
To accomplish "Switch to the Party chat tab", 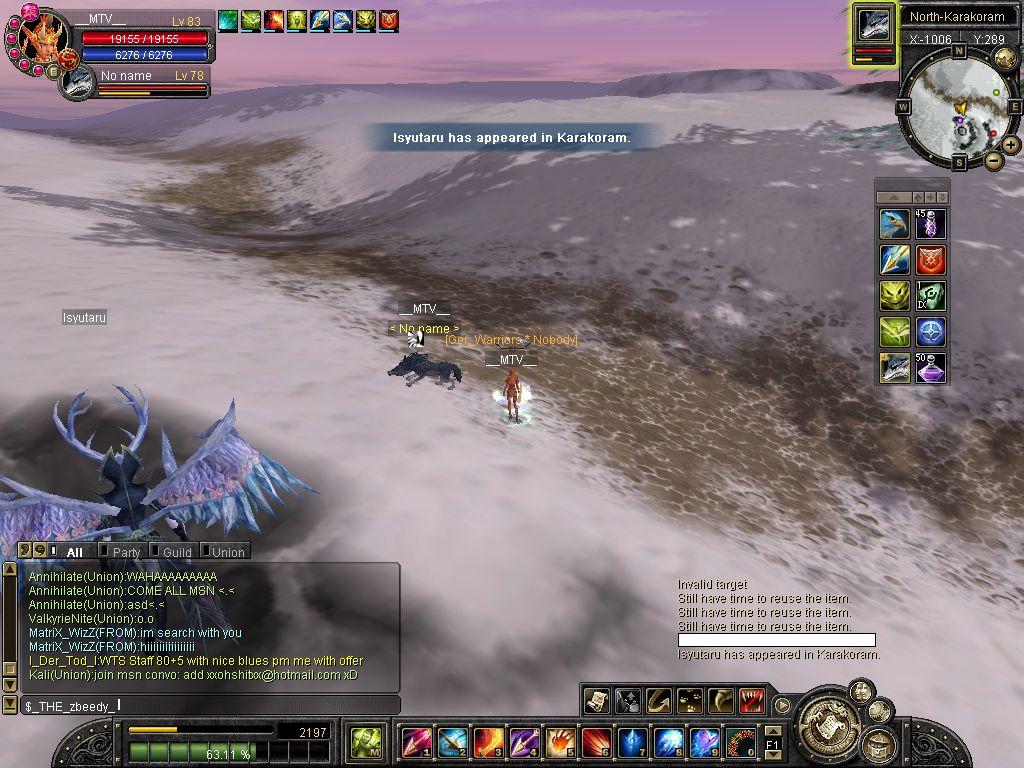I will pos(125,551).
